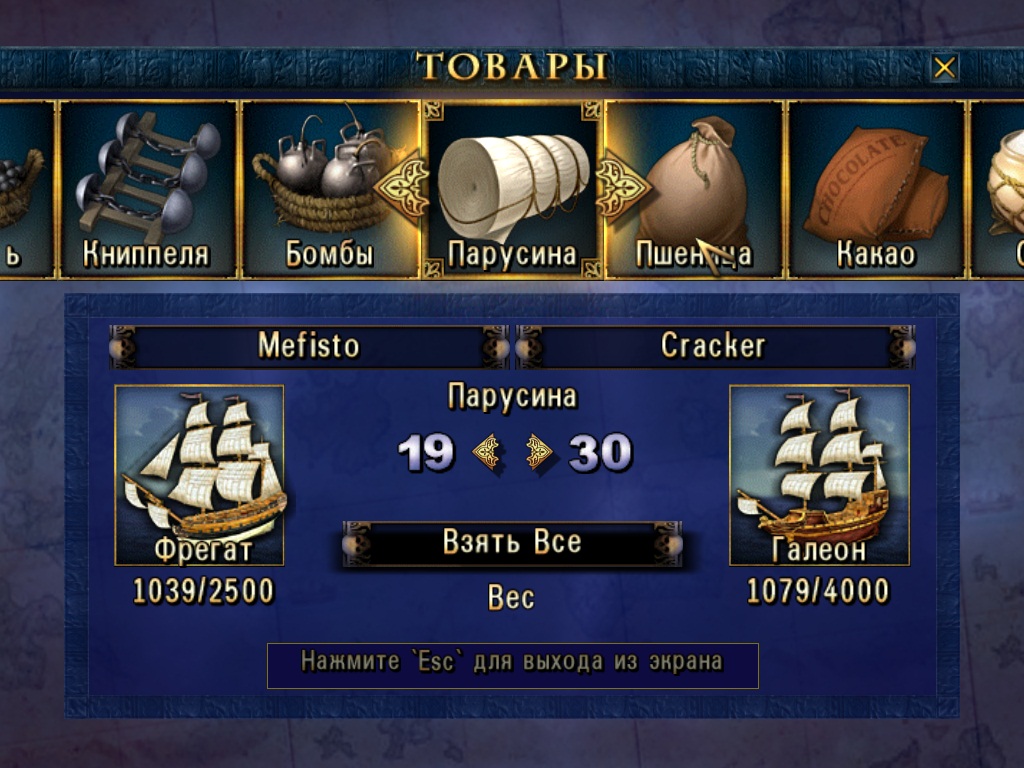Viewport: 1024px width, 768px height.
Task: Click the Взять Все take-all button
Action: click(512, 543)
